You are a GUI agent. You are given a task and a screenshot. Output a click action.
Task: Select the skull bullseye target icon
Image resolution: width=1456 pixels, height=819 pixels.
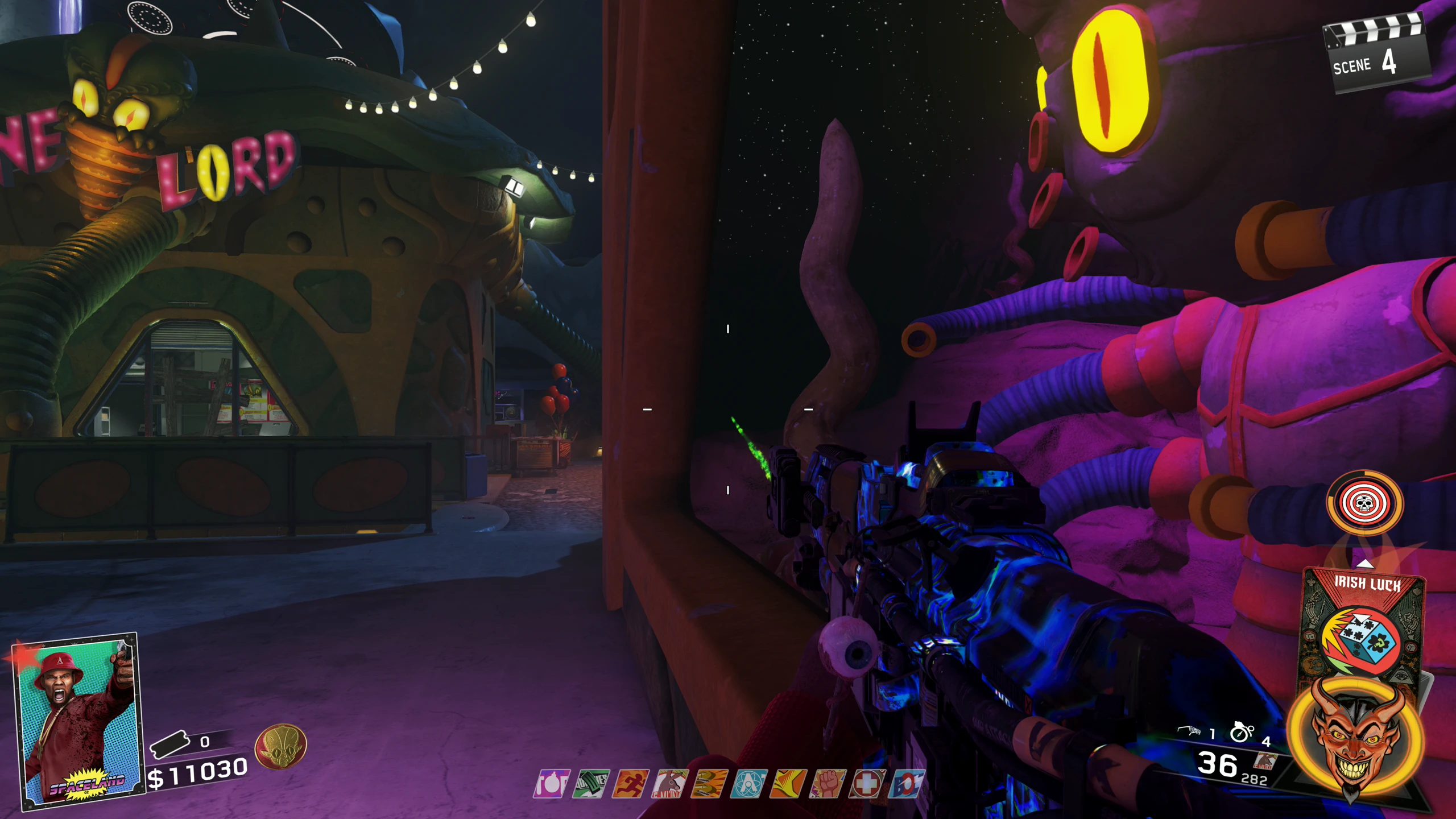[x=1364, y=503]
